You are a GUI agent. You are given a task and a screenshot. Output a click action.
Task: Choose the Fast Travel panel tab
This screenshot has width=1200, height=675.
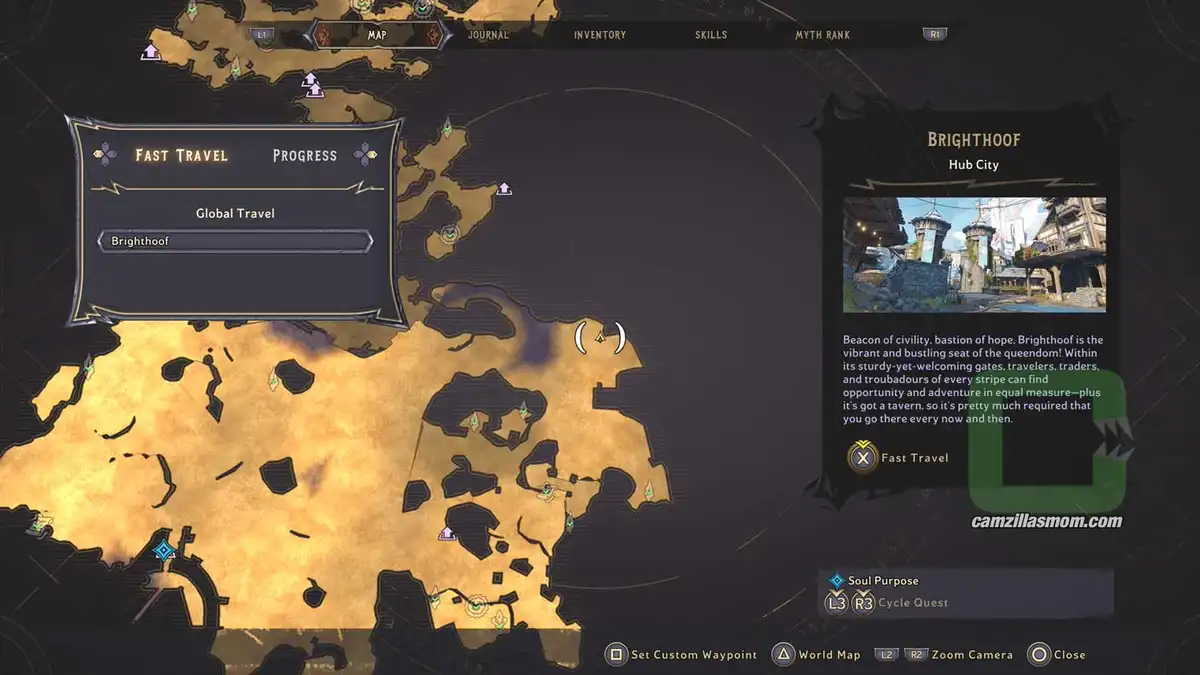[182, 155]
